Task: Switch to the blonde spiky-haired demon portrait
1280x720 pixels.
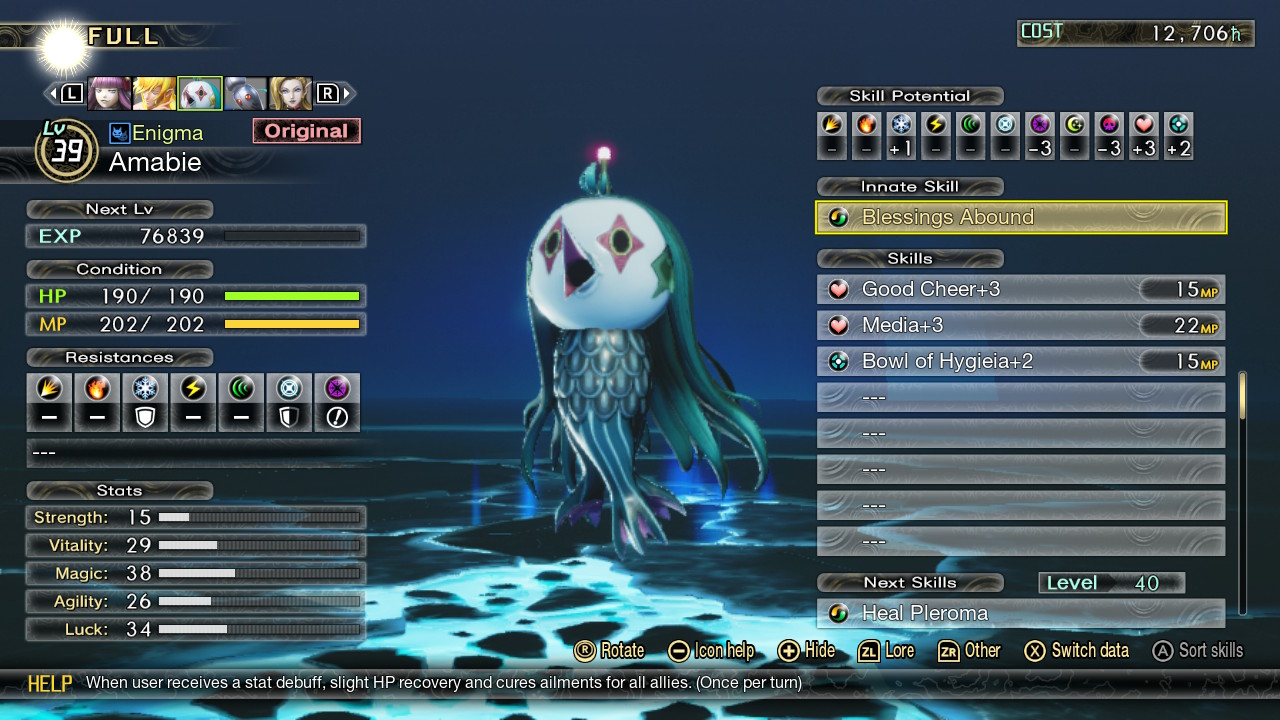Action: [x=154, y=93]
